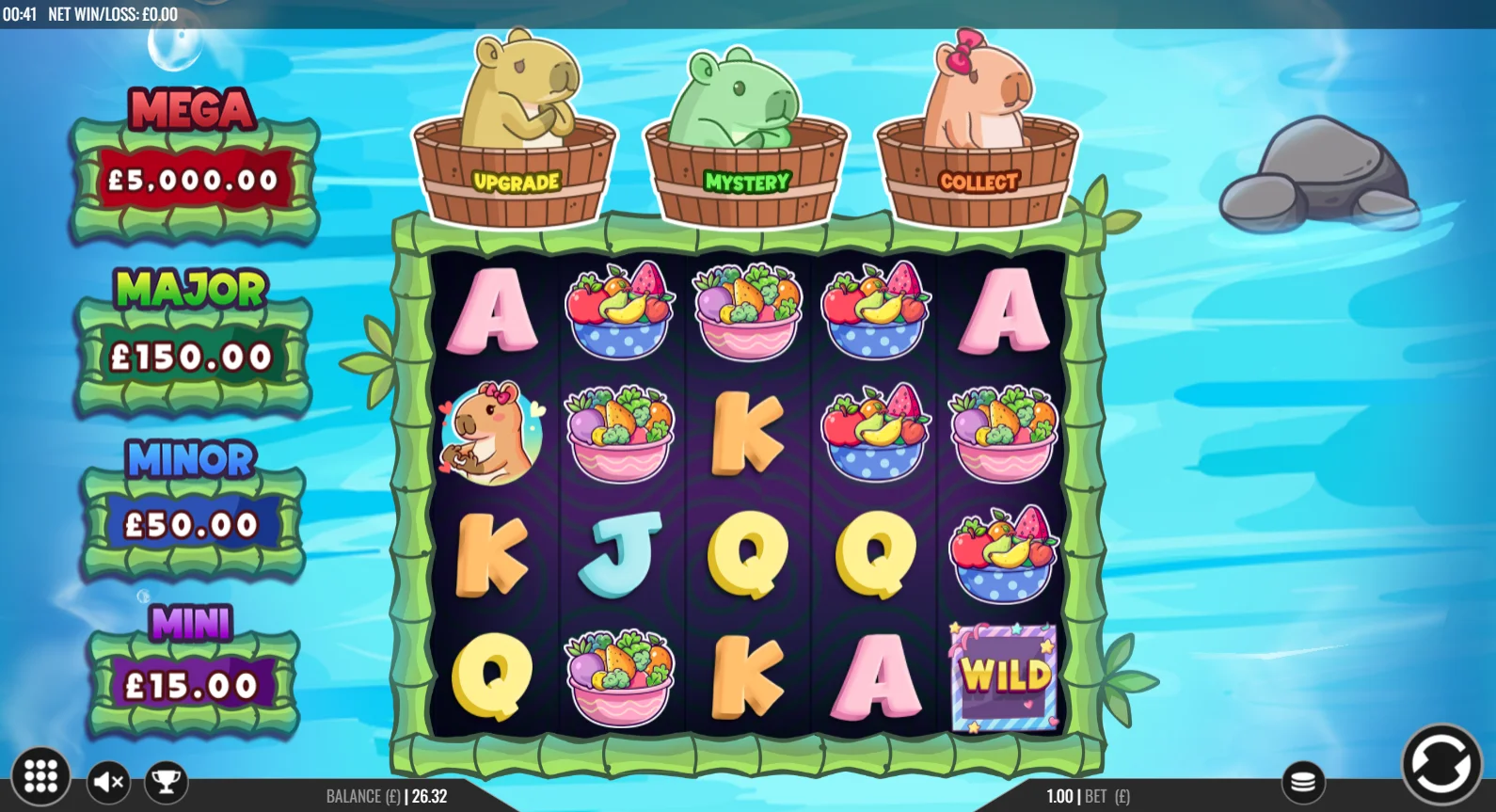Toggle the speaker mute icon on
Image resolution: width=1496 pixels, height=812 pixels.
pos(106,781)
